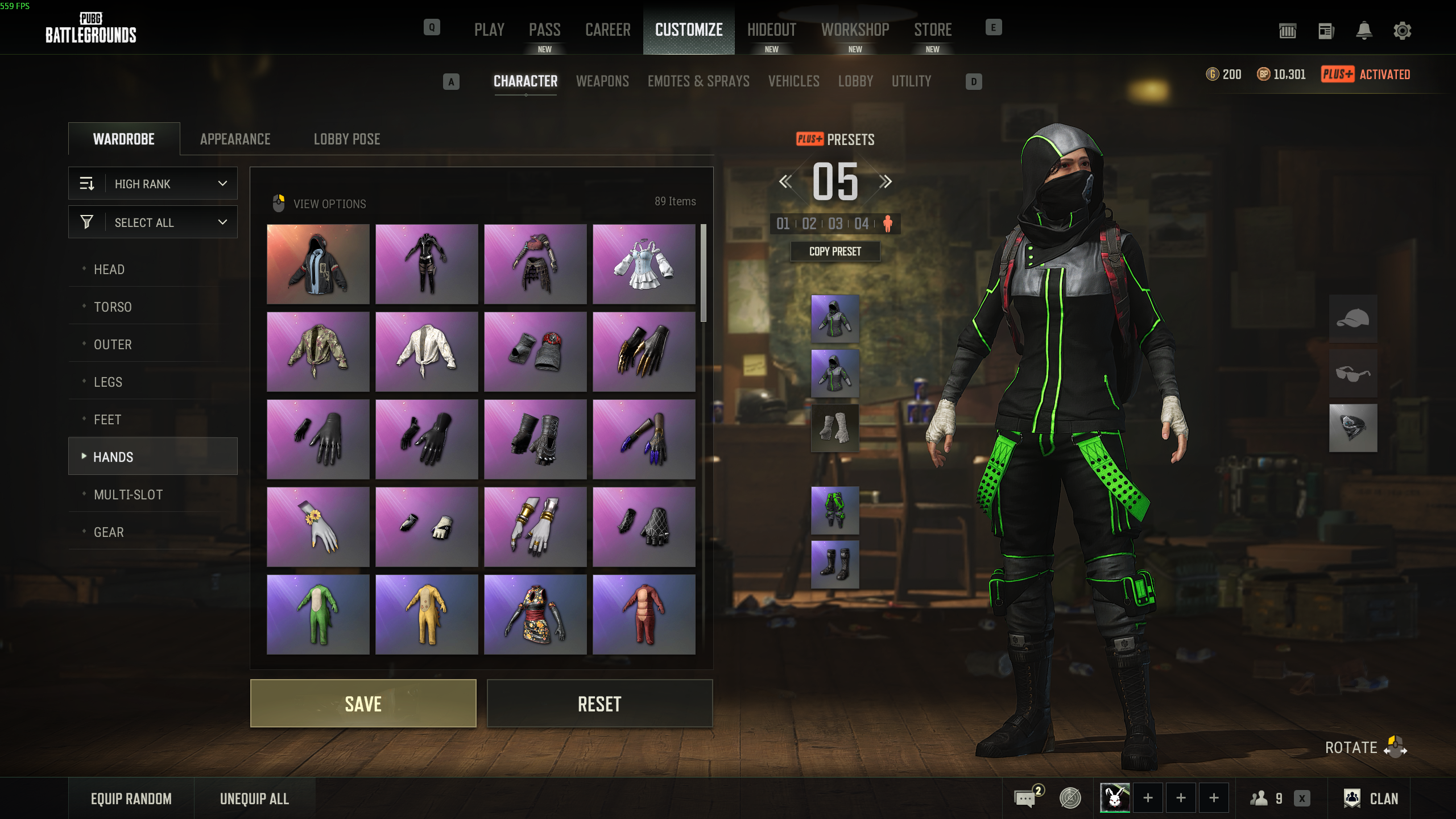Choose the Head wardrobe category

coord(109,270)
